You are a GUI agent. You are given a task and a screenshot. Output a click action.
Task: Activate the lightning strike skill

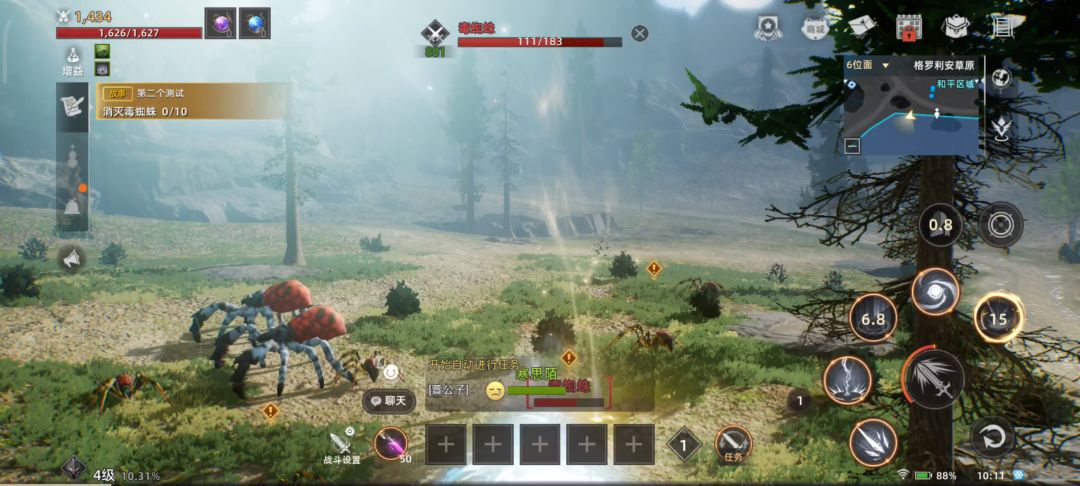pyautogui.click(x=846, y=380)
